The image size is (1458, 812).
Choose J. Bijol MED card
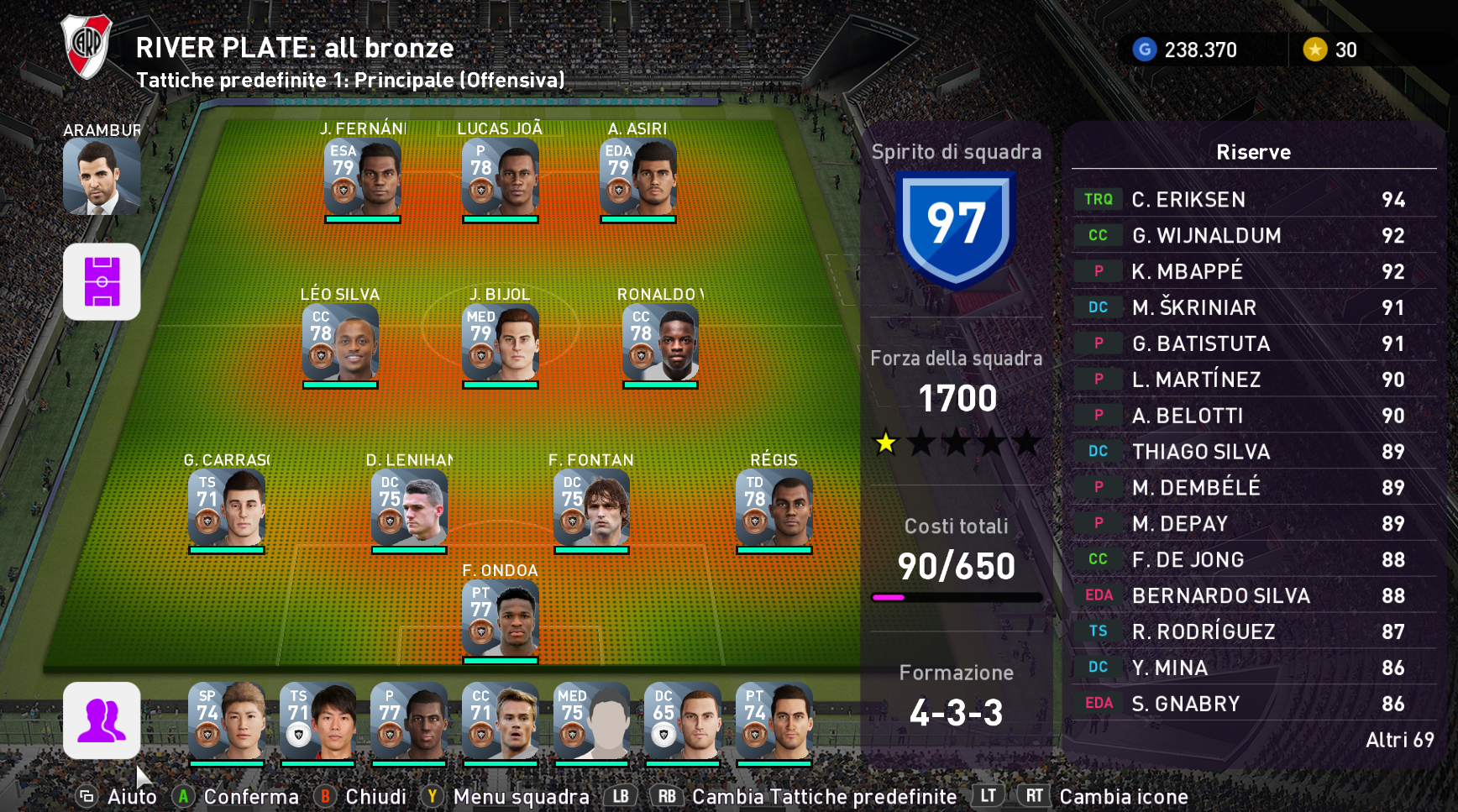500,343
